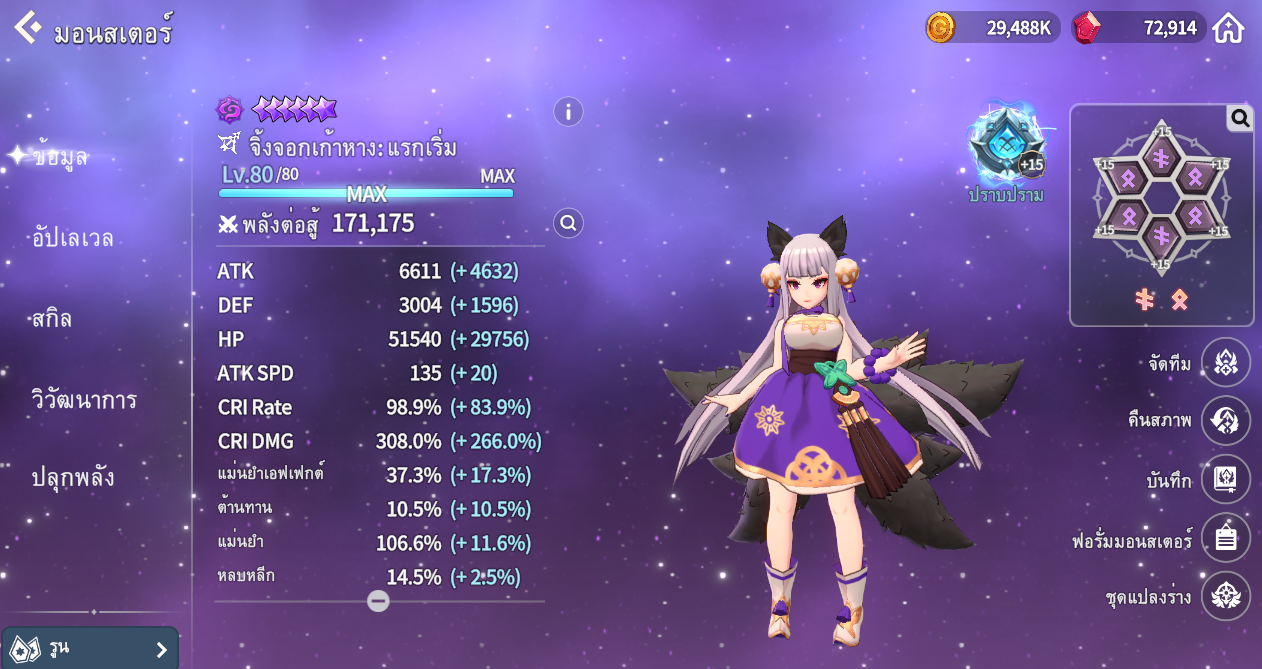Open the อัปเลเวล tab
The image size is (1262, 669).
click(72, 238)
